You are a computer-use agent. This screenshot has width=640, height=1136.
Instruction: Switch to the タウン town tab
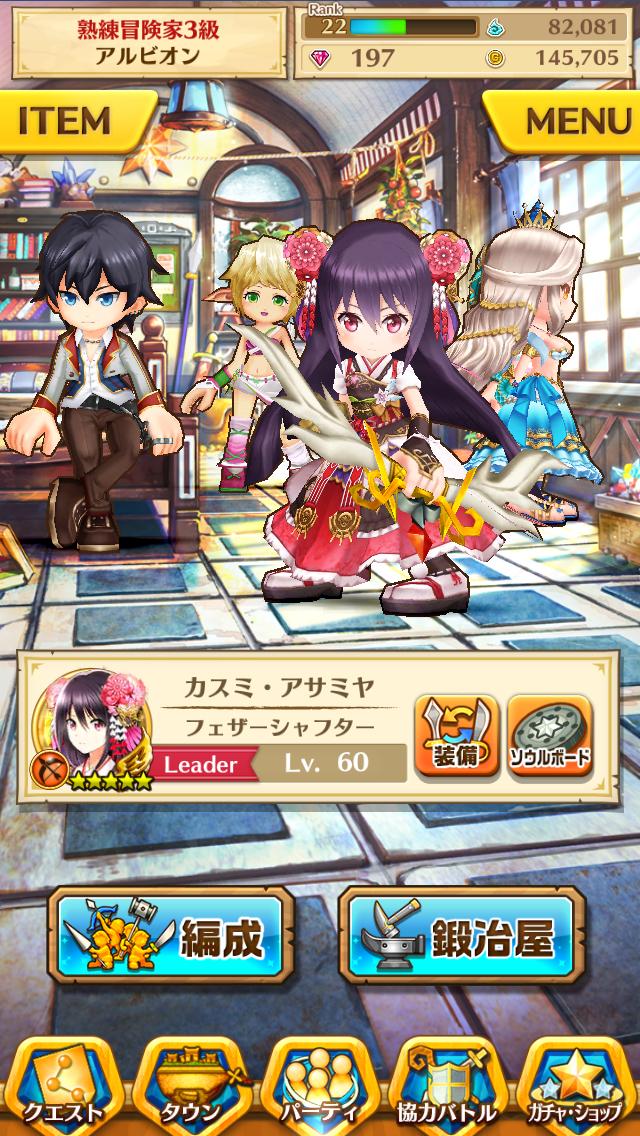tap(190, 1085)
